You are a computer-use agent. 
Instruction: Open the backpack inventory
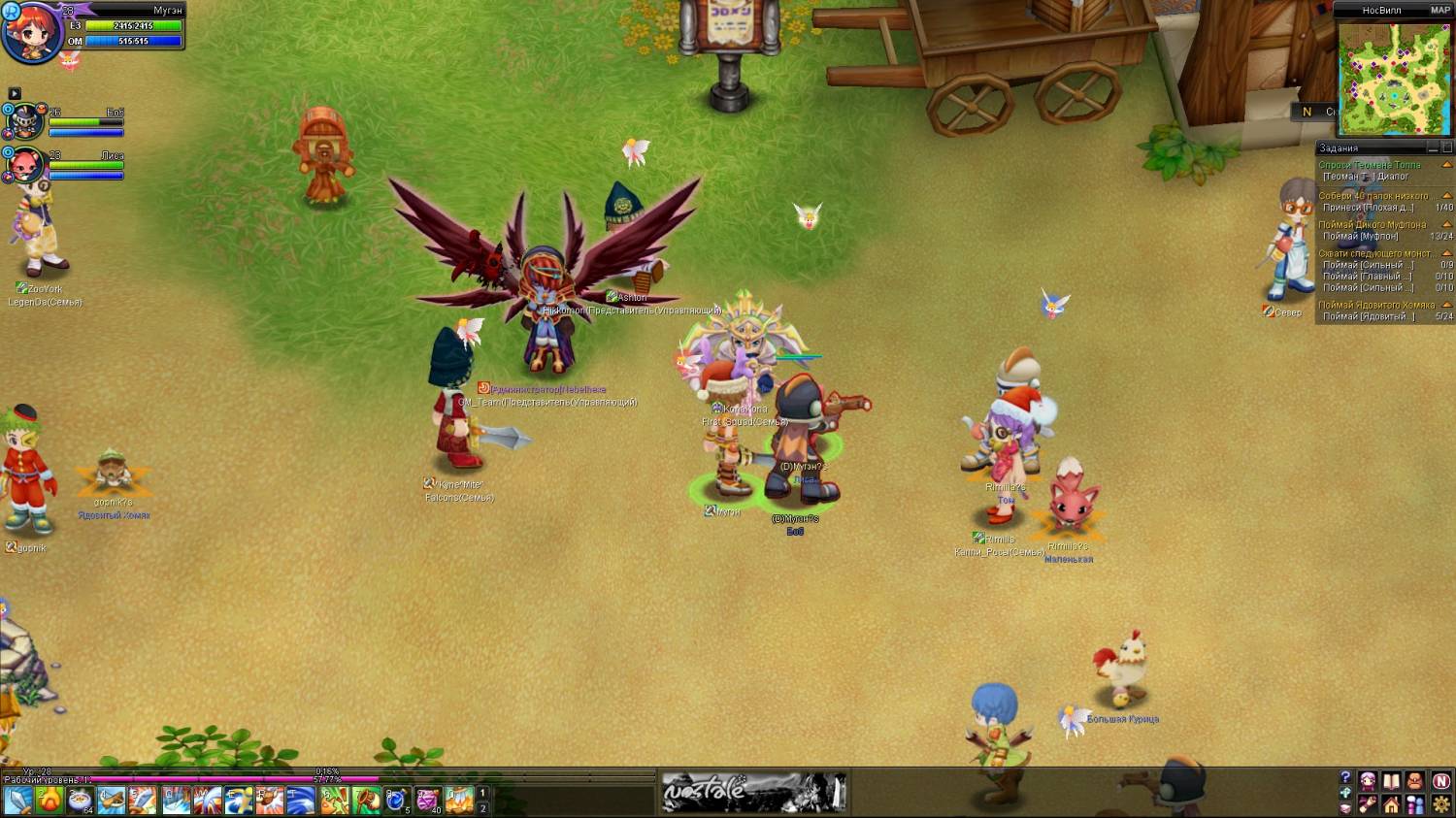tap(1415, 782)
